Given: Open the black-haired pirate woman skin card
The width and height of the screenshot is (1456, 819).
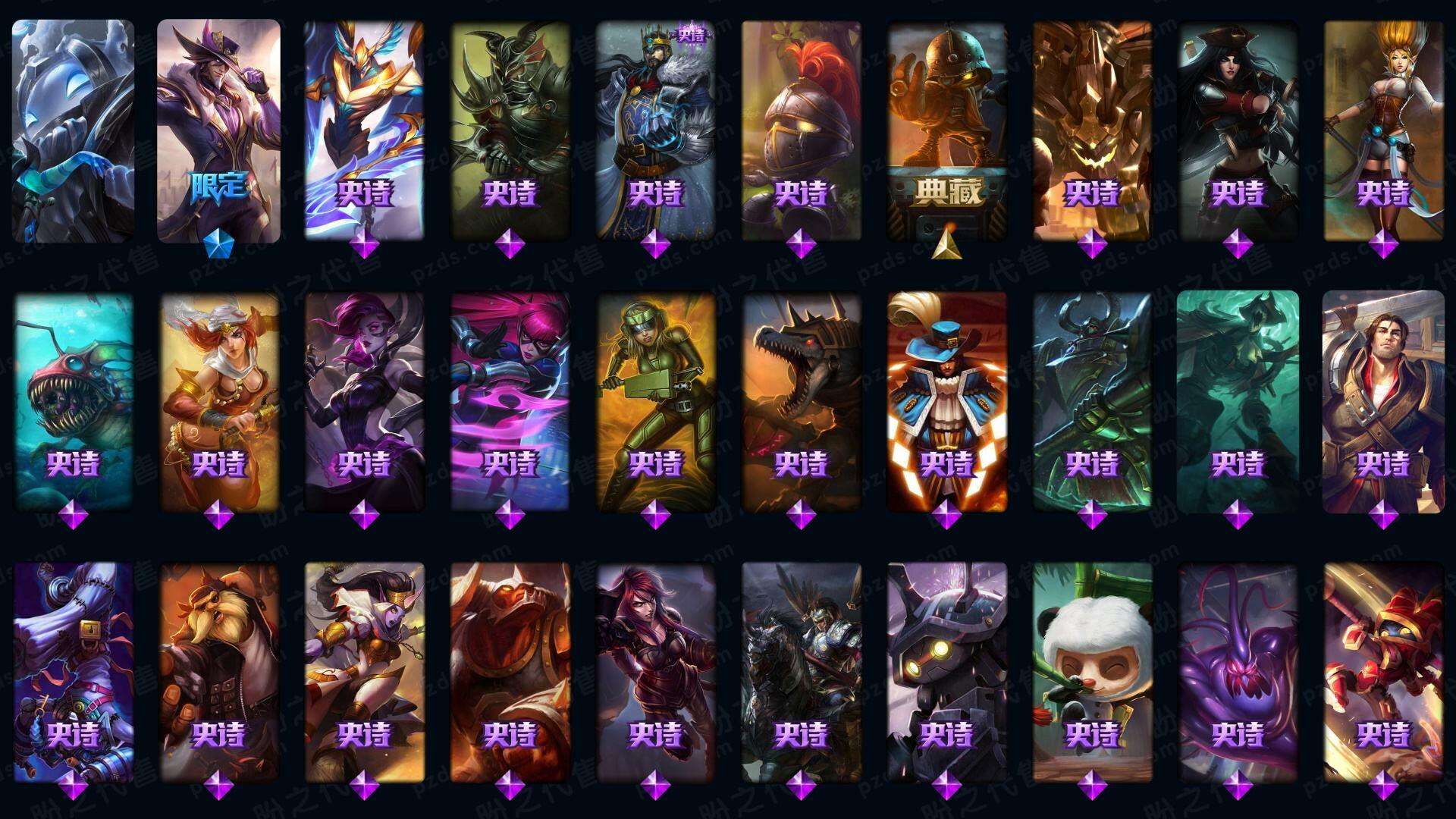Looking at the screenshot, I should [1238, 129].
